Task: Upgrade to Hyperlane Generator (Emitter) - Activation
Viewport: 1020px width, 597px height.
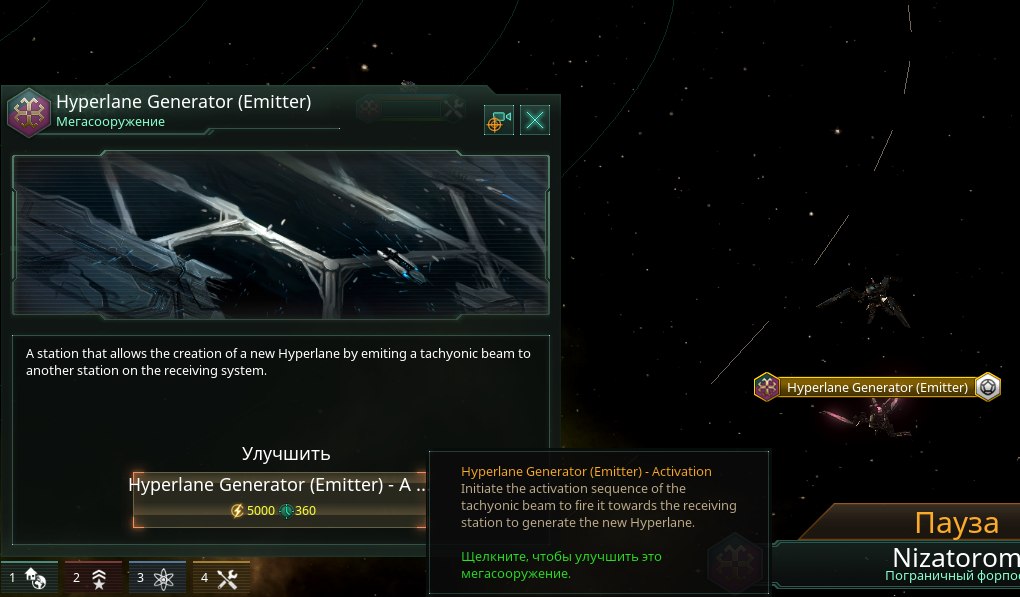Action: pos(280,498)
